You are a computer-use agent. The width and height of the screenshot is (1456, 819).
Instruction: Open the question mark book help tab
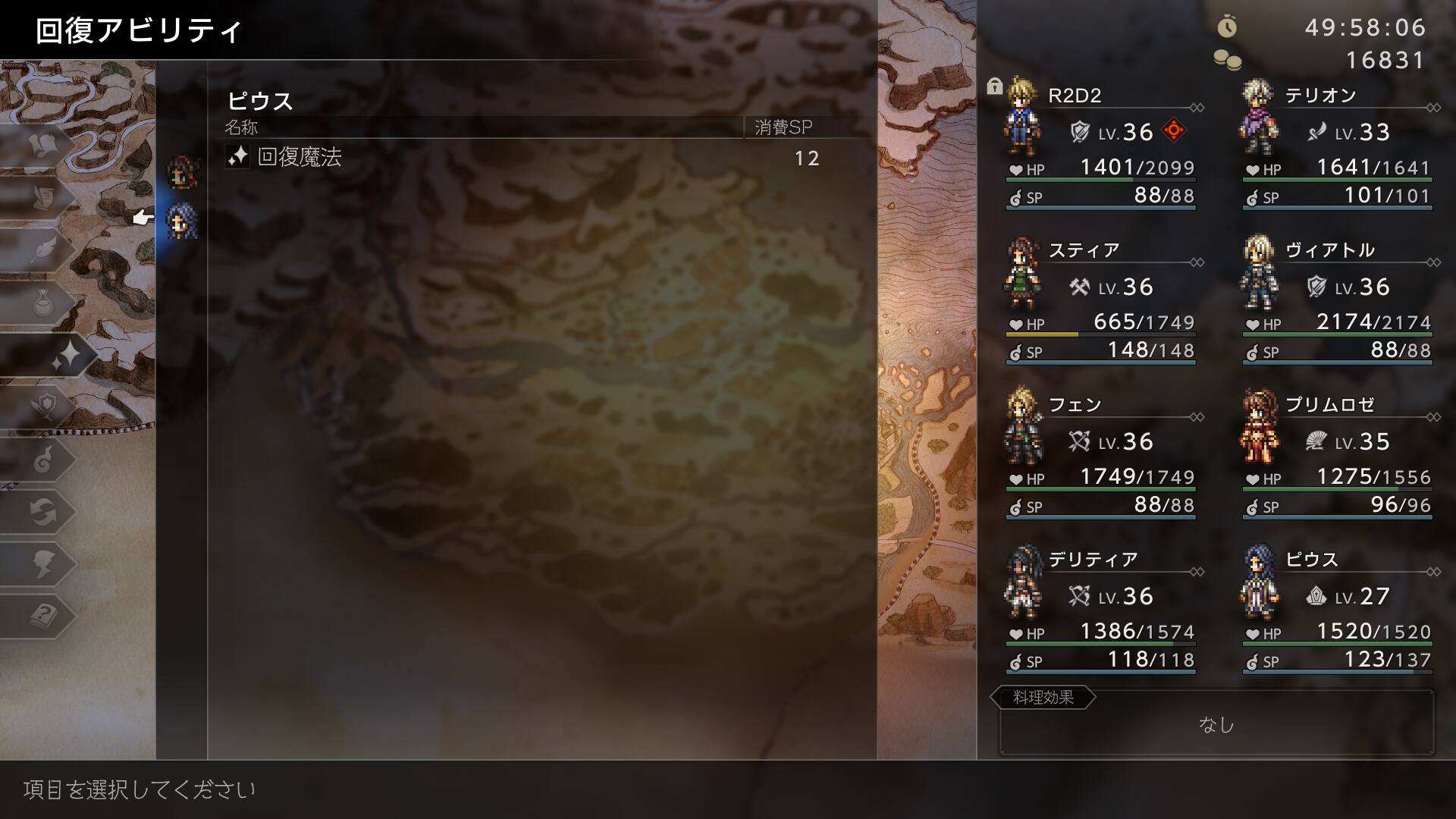pos(42,616)
